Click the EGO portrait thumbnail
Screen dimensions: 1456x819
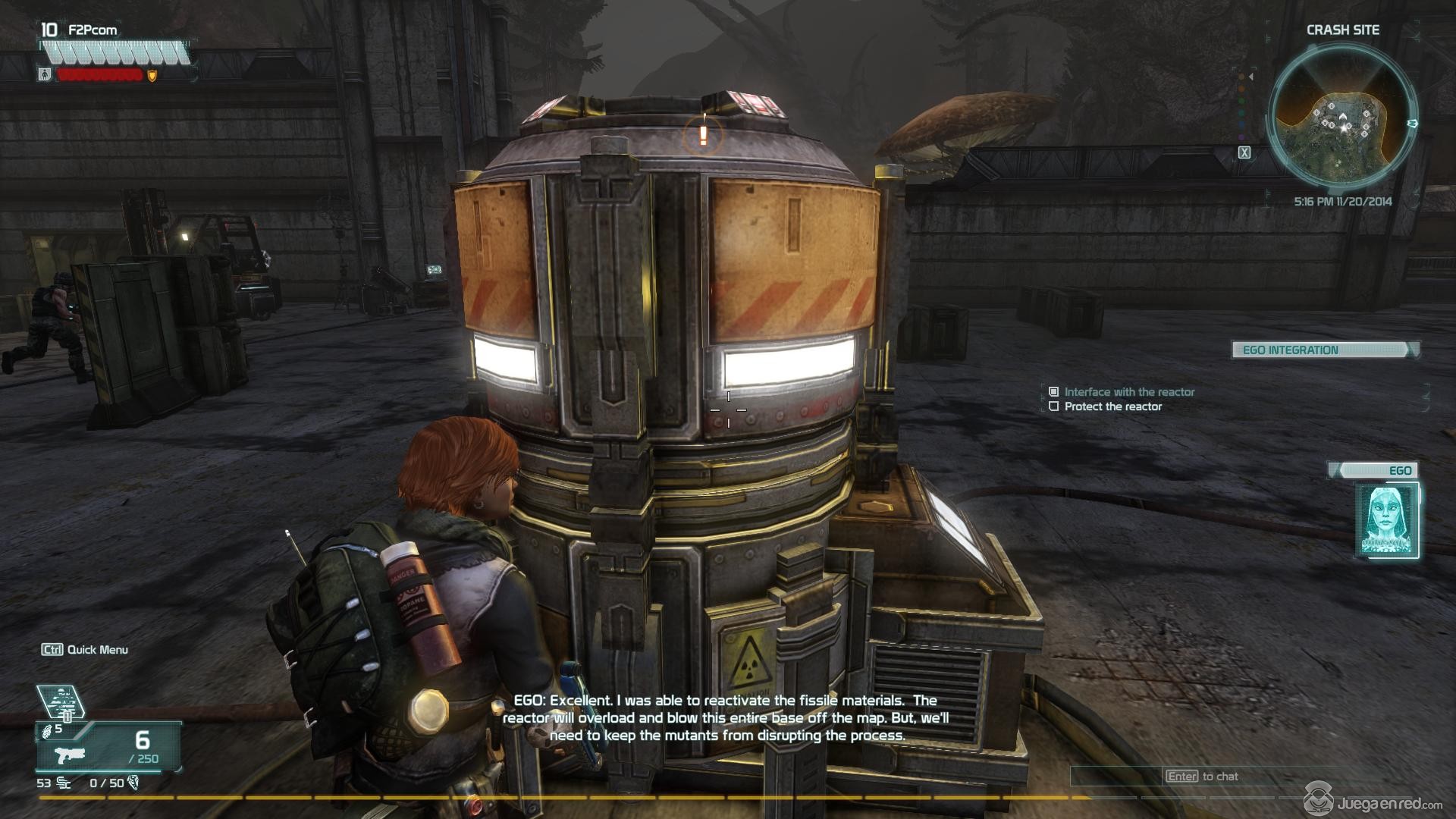click(1386, 521)
